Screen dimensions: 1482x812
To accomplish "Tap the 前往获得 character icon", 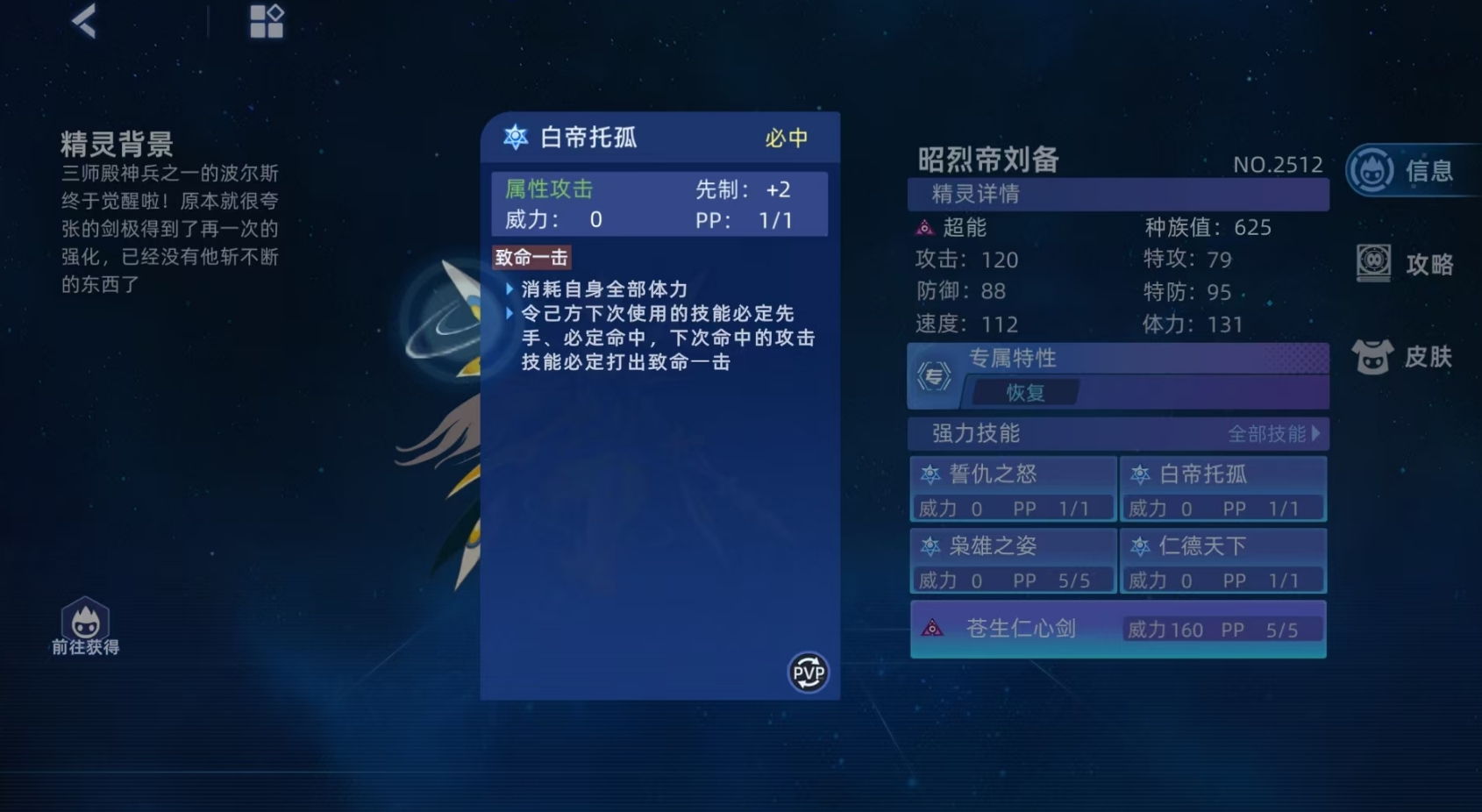I will click(84, 619).
